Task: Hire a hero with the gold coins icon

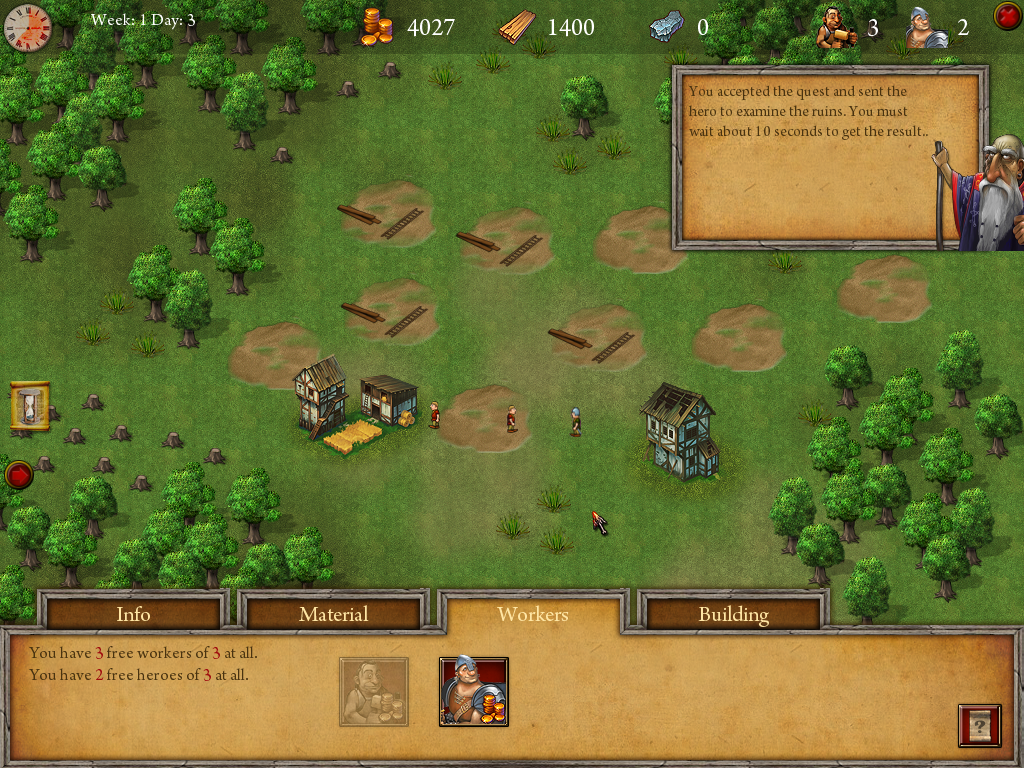Action: click(474, 691)
